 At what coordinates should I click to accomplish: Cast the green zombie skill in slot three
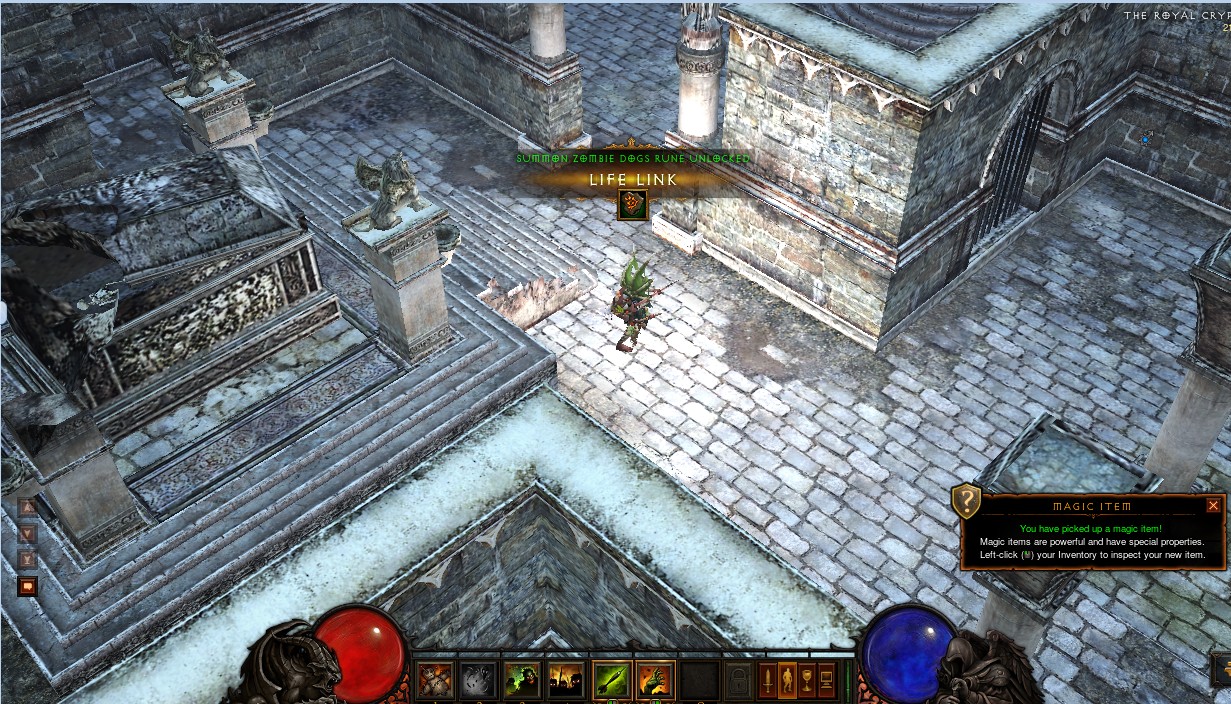522,680
